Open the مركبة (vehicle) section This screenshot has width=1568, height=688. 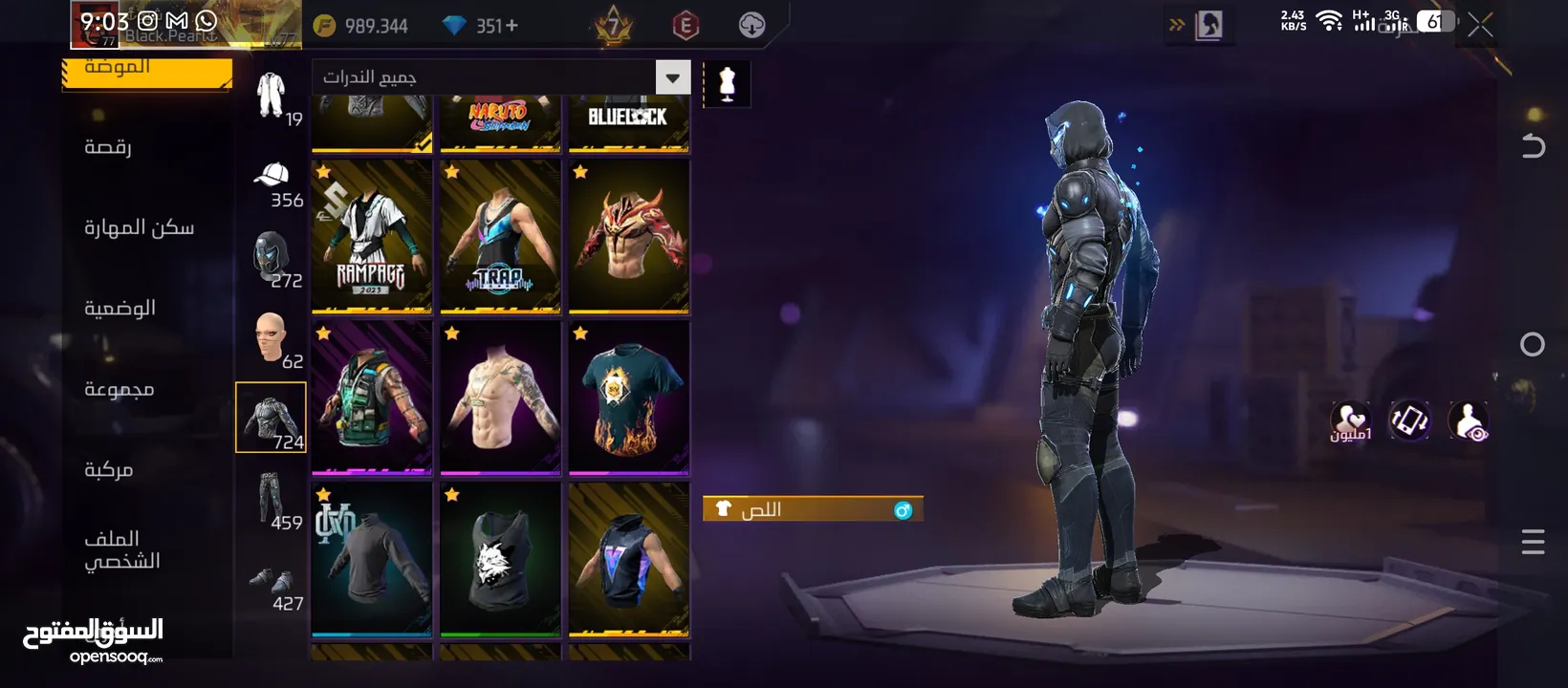pos(108,469)
